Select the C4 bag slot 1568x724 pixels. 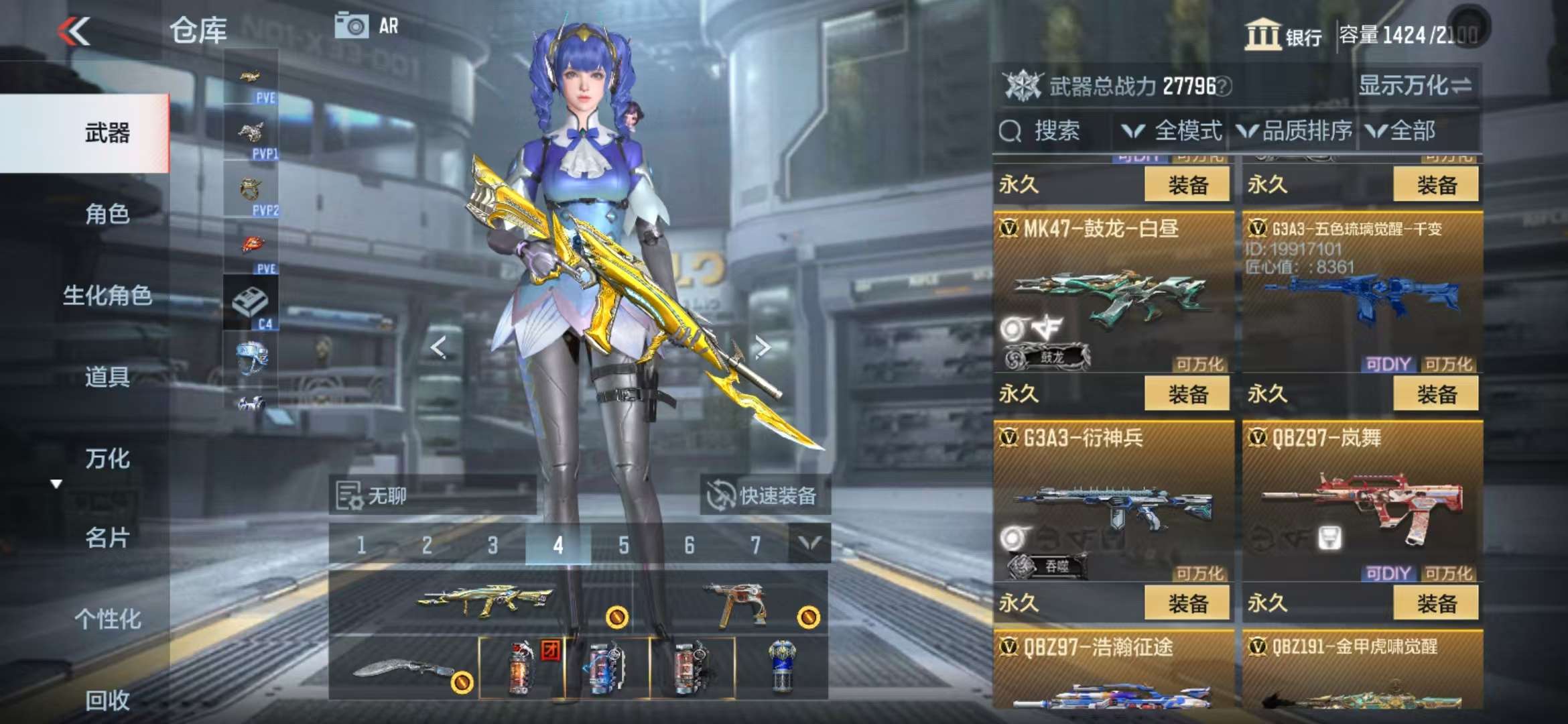coord(251,304)
